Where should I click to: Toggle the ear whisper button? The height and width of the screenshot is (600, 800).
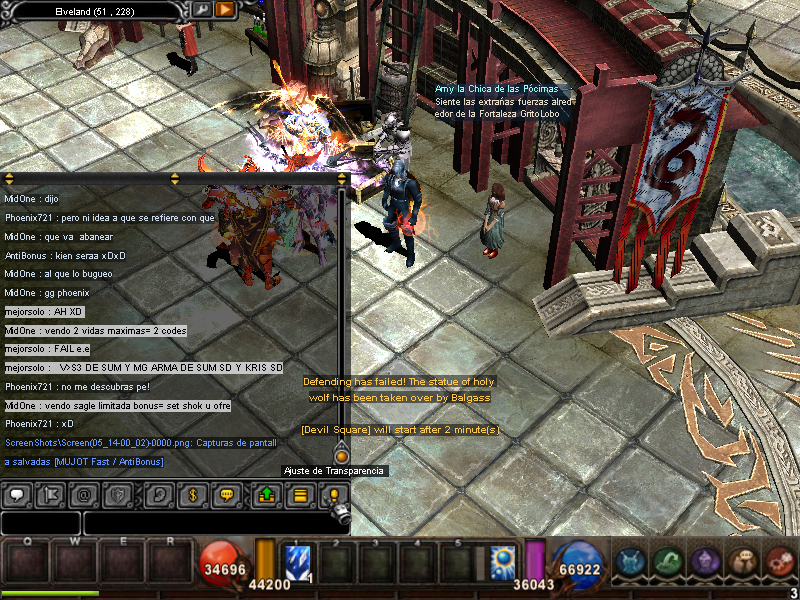pos(159,494)
